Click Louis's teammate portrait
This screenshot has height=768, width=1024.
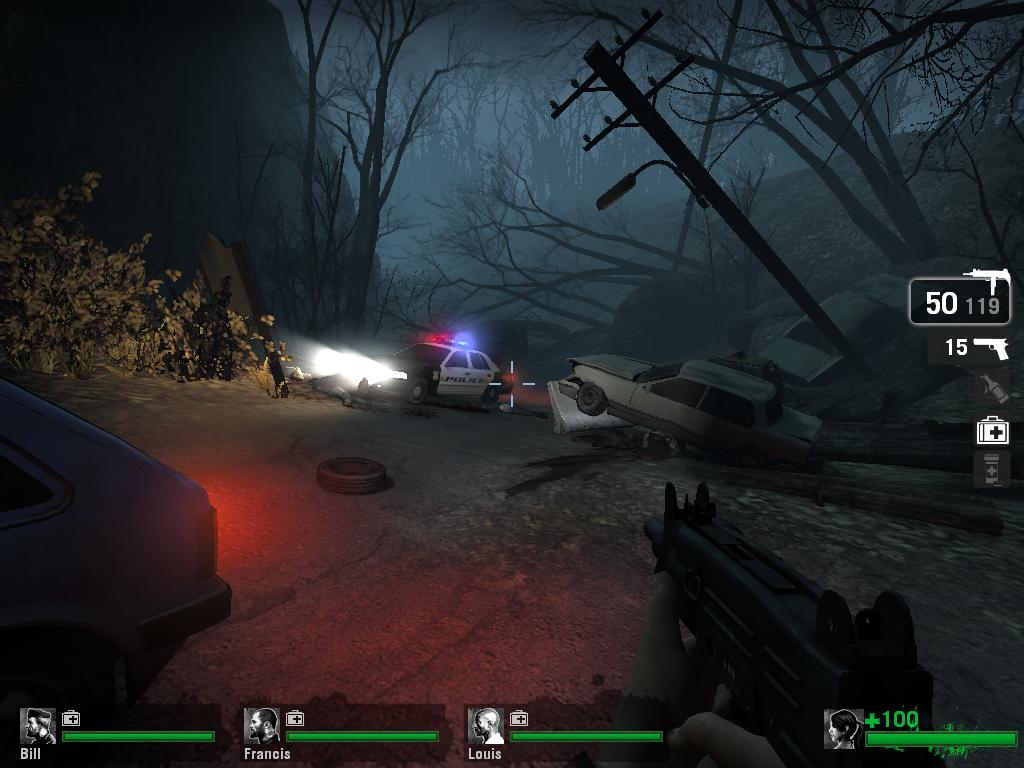[x=486, y=726]
